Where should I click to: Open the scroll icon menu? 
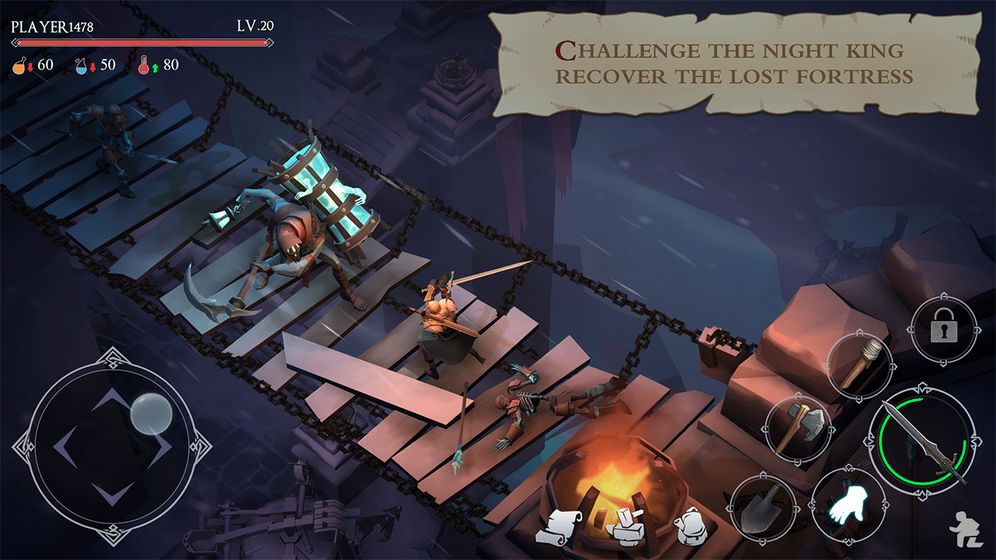[x=564, y=526]
